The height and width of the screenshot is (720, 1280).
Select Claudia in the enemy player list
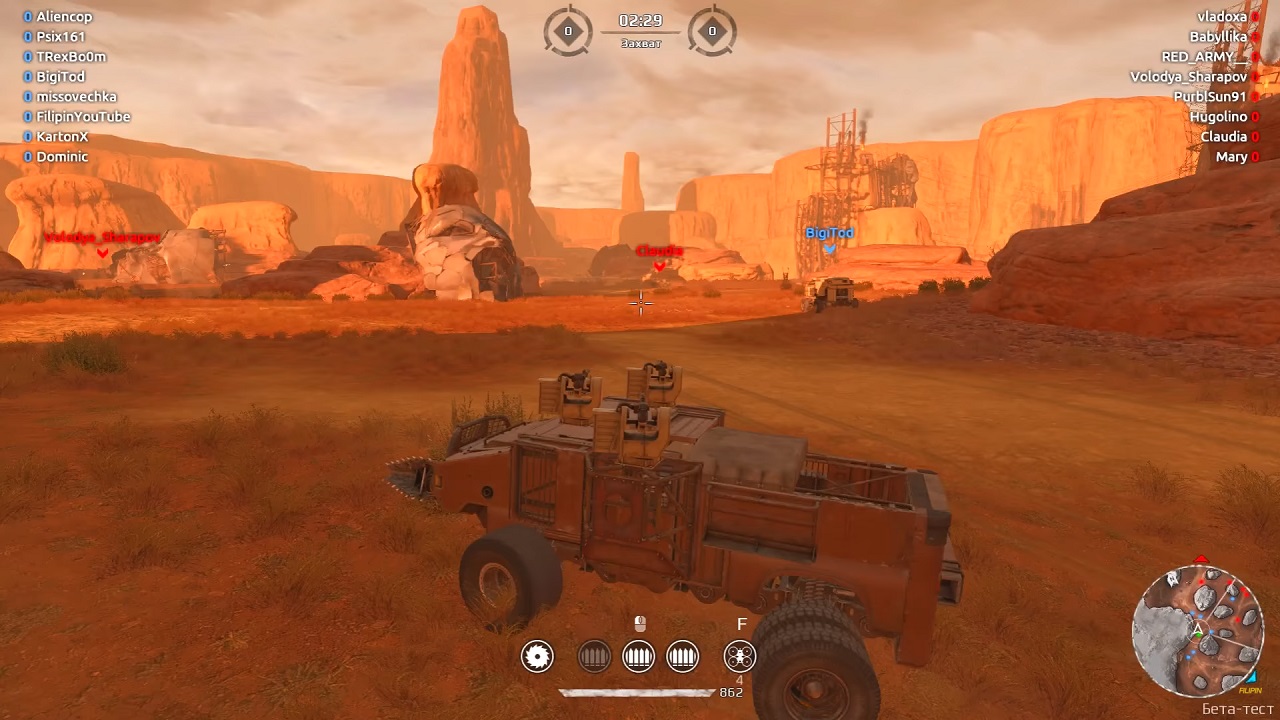[x=1224, y=137]
